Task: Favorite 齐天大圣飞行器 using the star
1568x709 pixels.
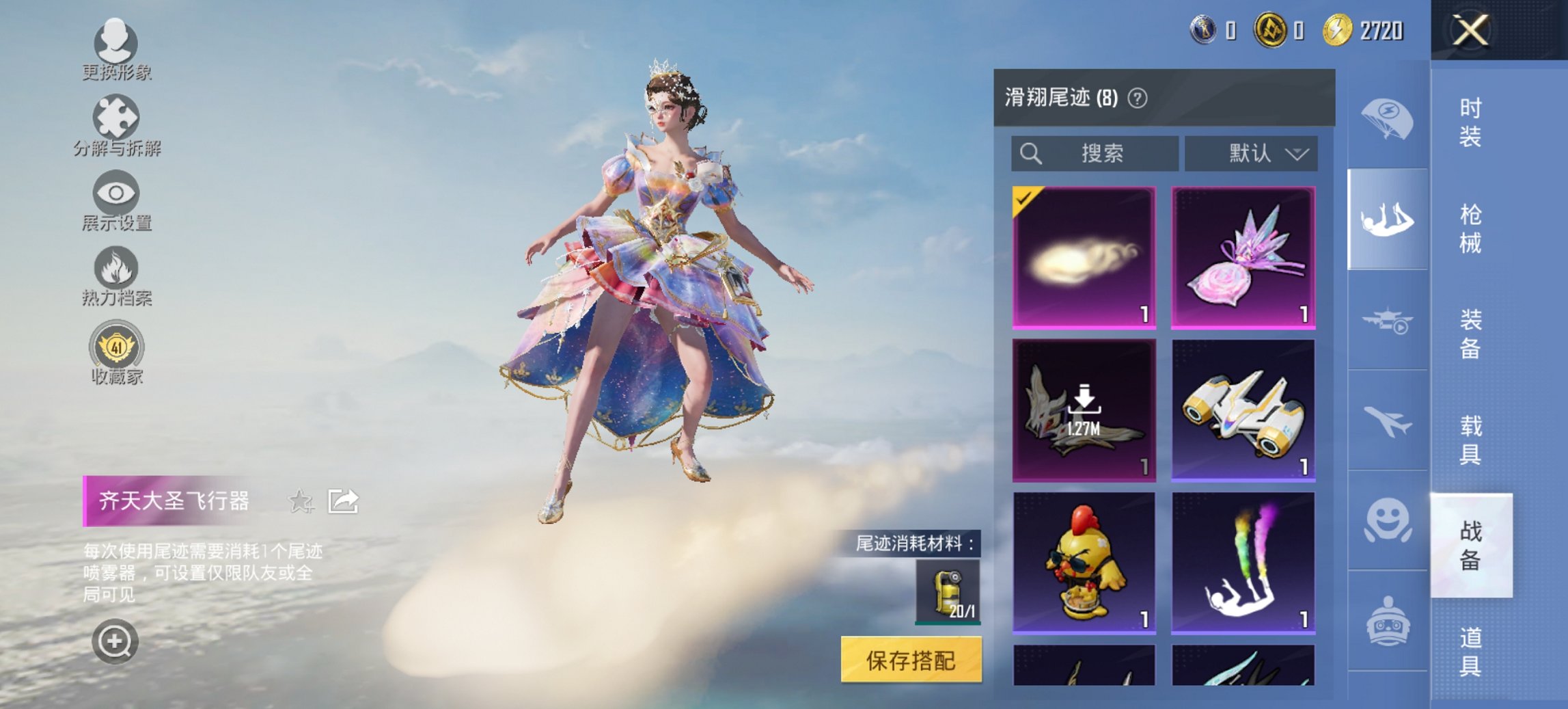Action: [x=301, y=501]
